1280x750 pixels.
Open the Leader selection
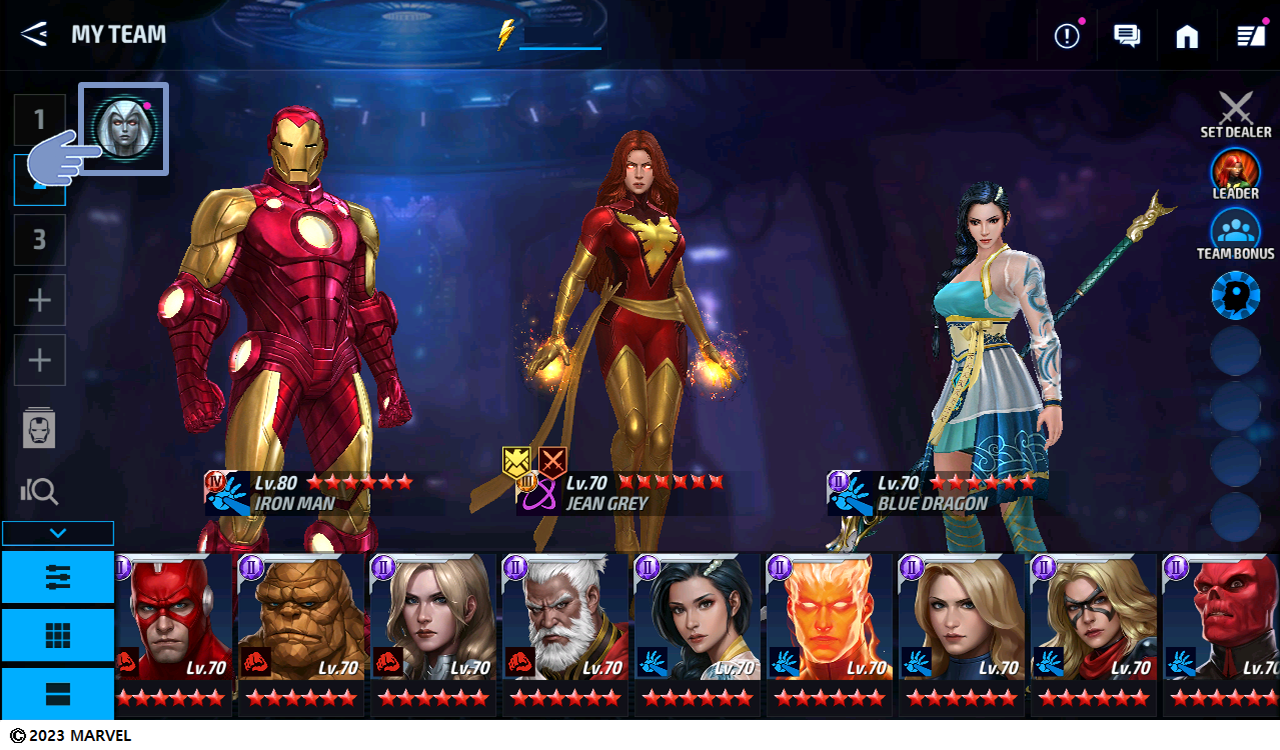point(1236,174)
